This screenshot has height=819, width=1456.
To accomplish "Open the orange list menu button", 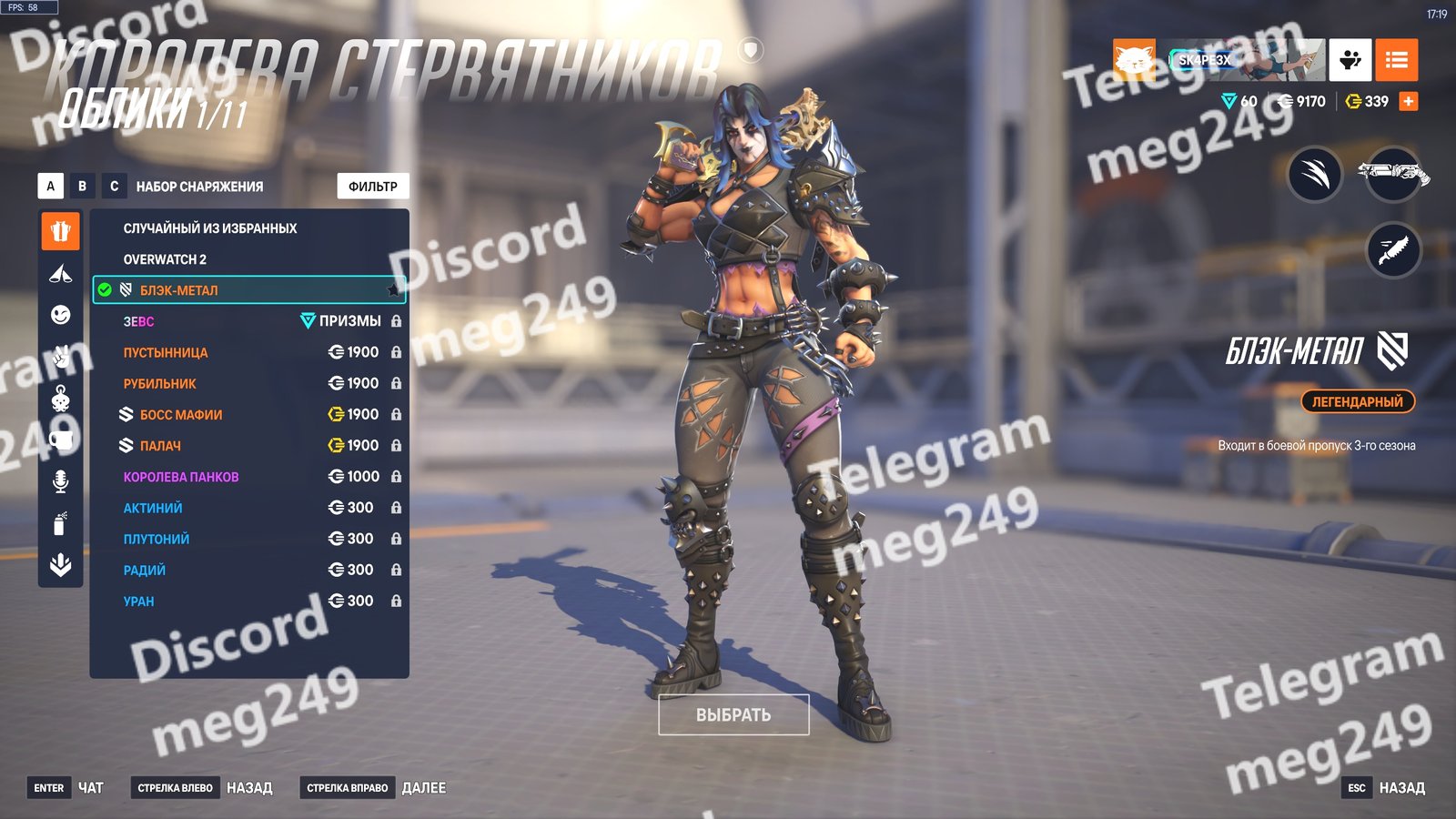I will click(1396, 60).
